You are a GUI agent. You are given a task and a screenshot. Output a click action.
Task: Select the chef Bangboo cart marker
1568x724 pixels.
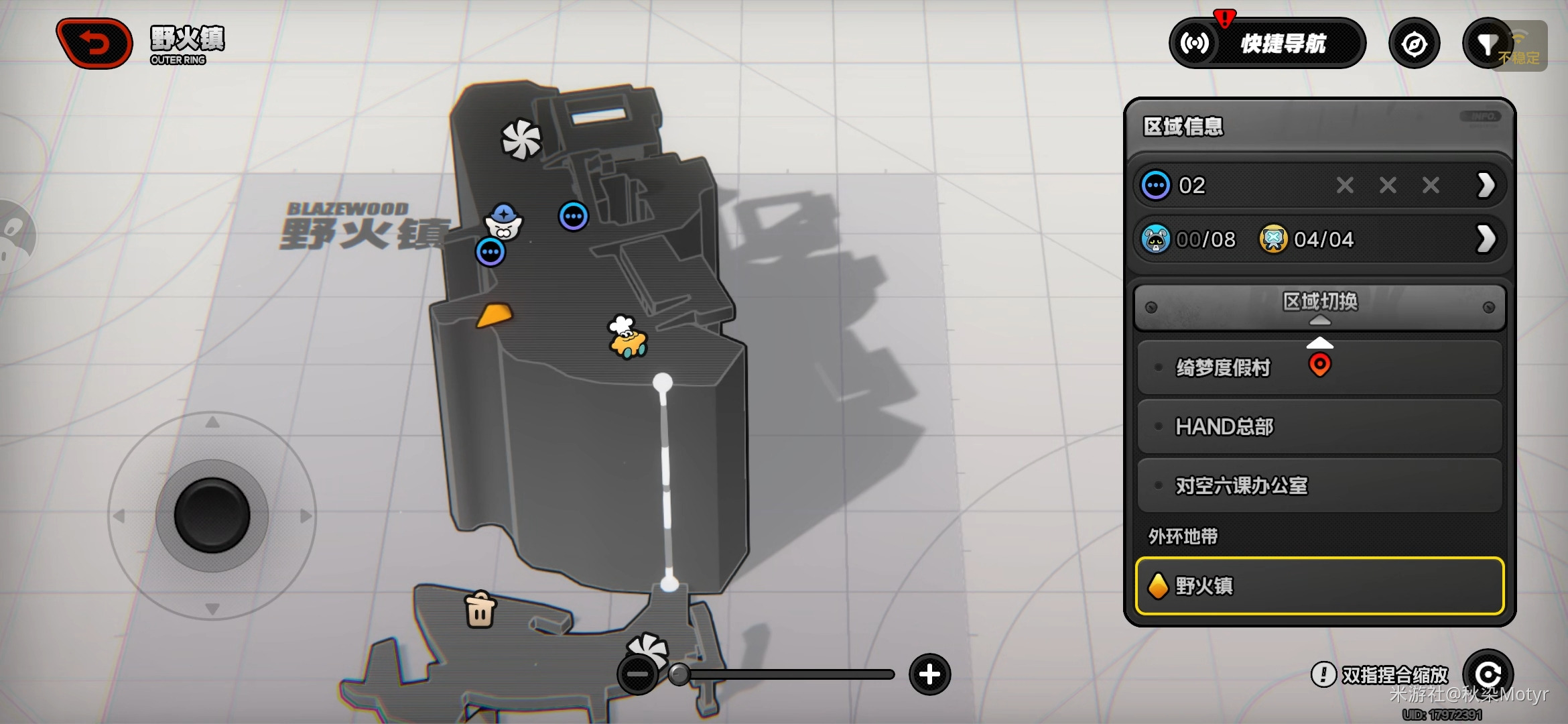point(627,337)
